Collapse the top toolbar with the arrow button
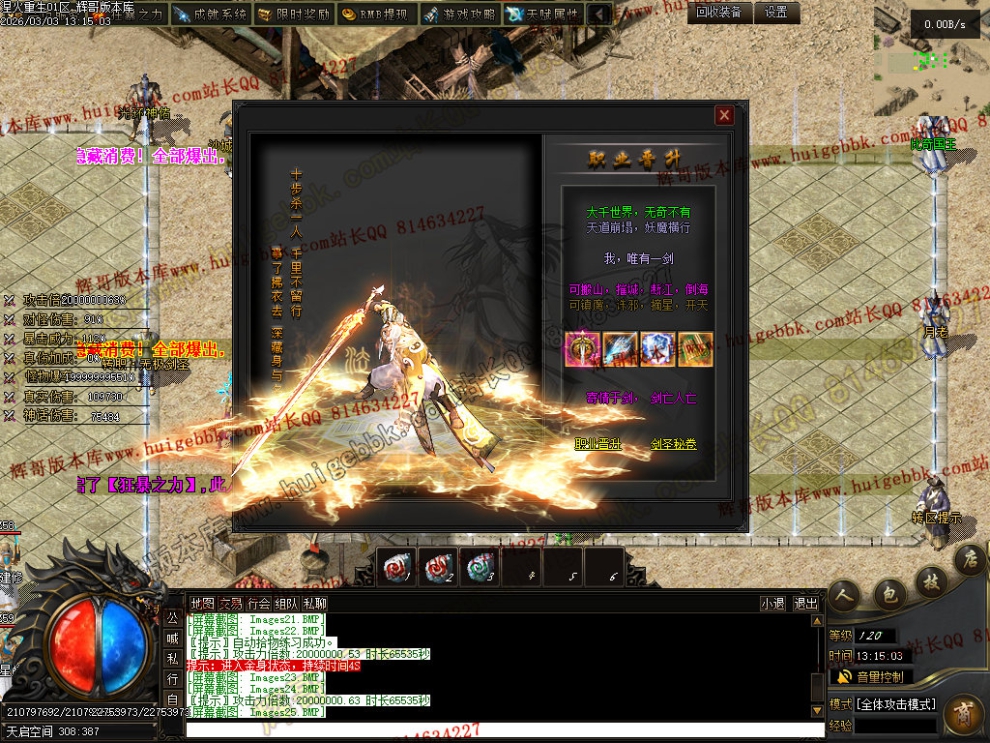The height and width of the screenshot is (743, 990). 599,14
